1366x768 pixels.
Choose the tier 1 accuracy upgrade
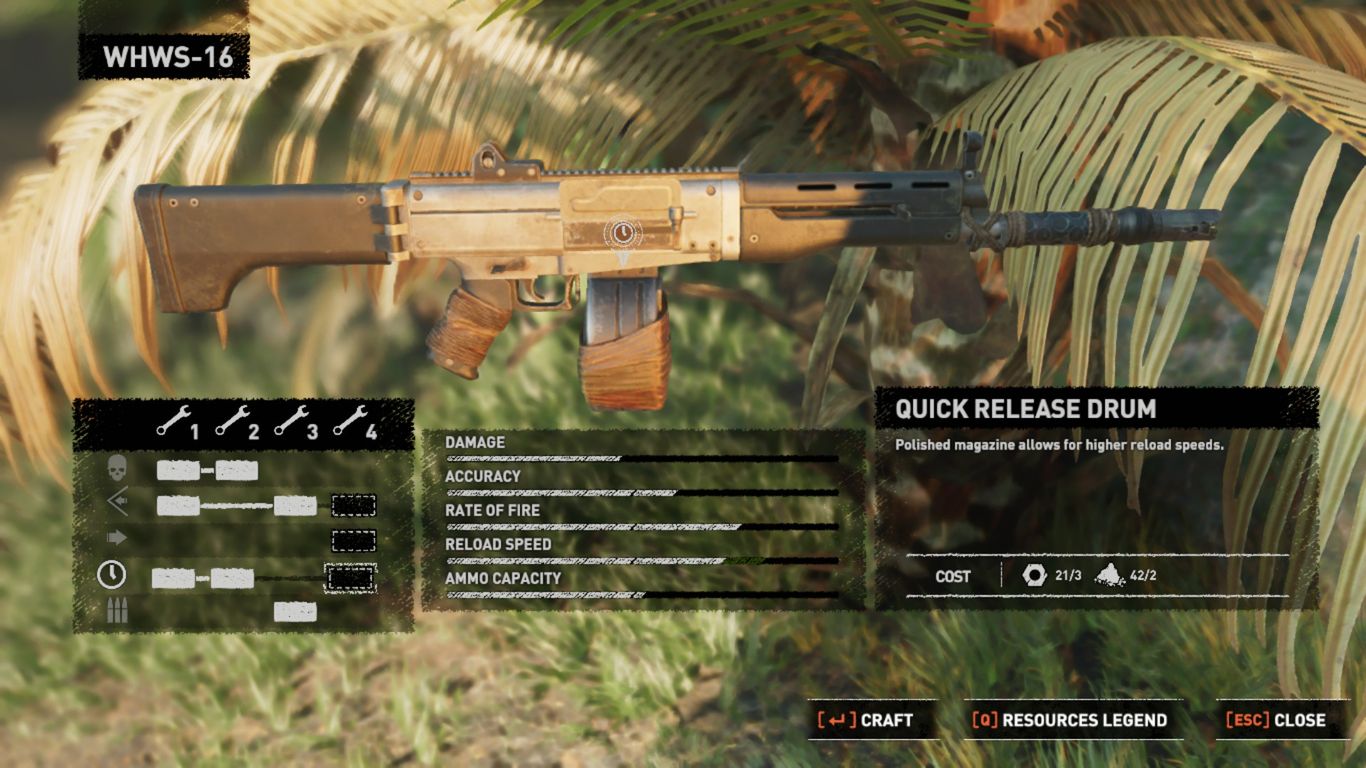[x=178, y=505]
